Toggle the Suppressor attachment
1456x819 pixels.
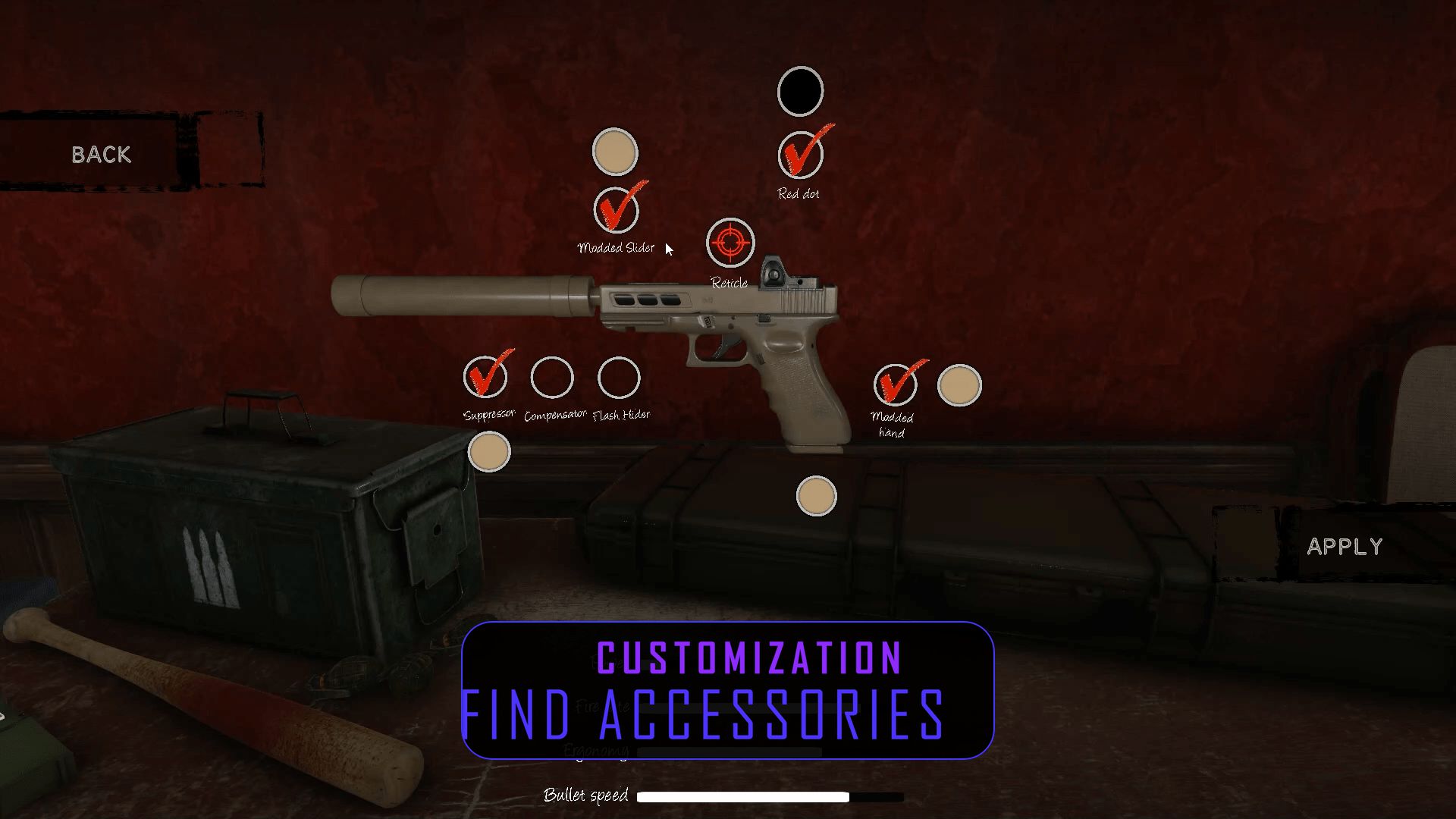486,378
